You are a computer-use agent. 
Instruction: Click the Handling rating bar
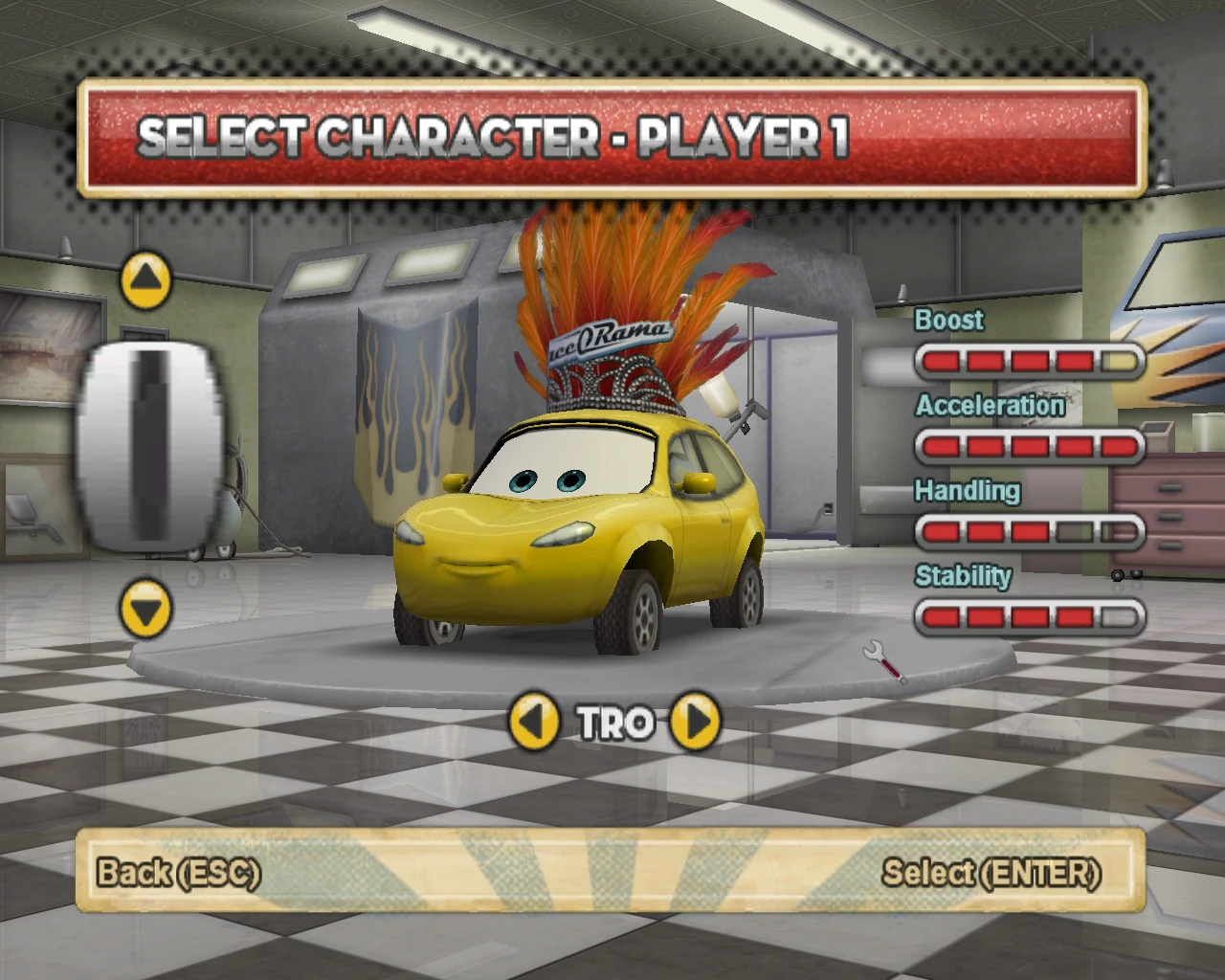point(1029,531)
